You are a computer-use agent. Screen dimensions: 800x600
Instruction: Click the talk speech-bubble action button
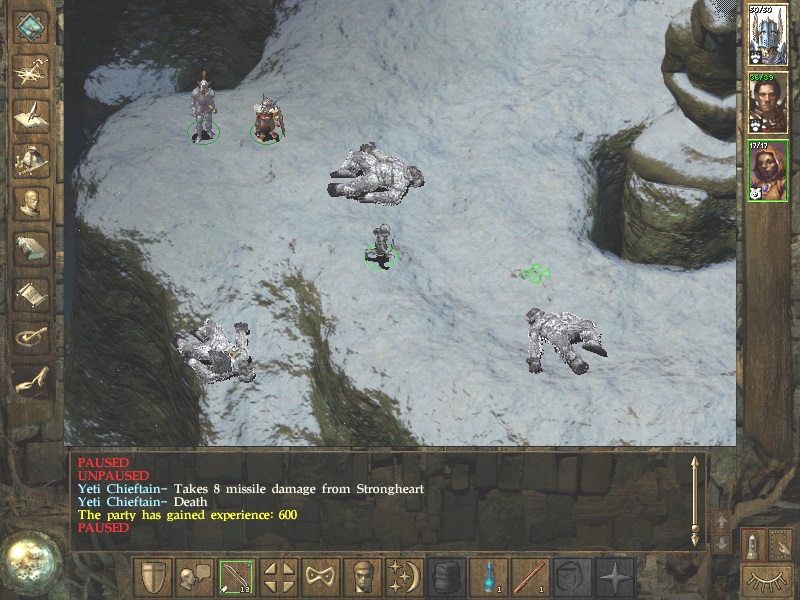click(194, 577)
